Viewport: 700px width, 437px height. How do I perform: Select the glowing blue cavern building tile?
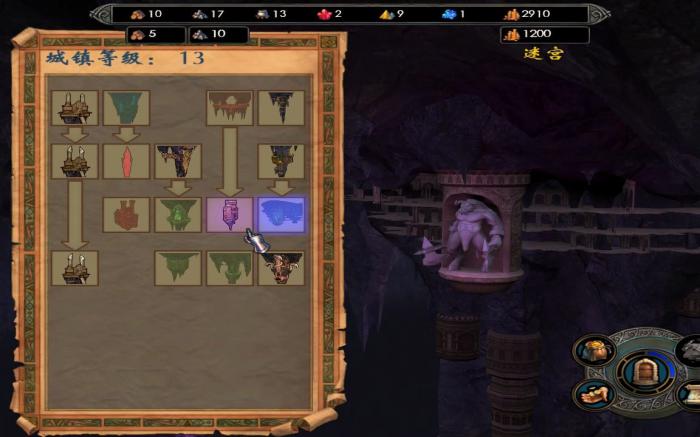click(281, 214)
